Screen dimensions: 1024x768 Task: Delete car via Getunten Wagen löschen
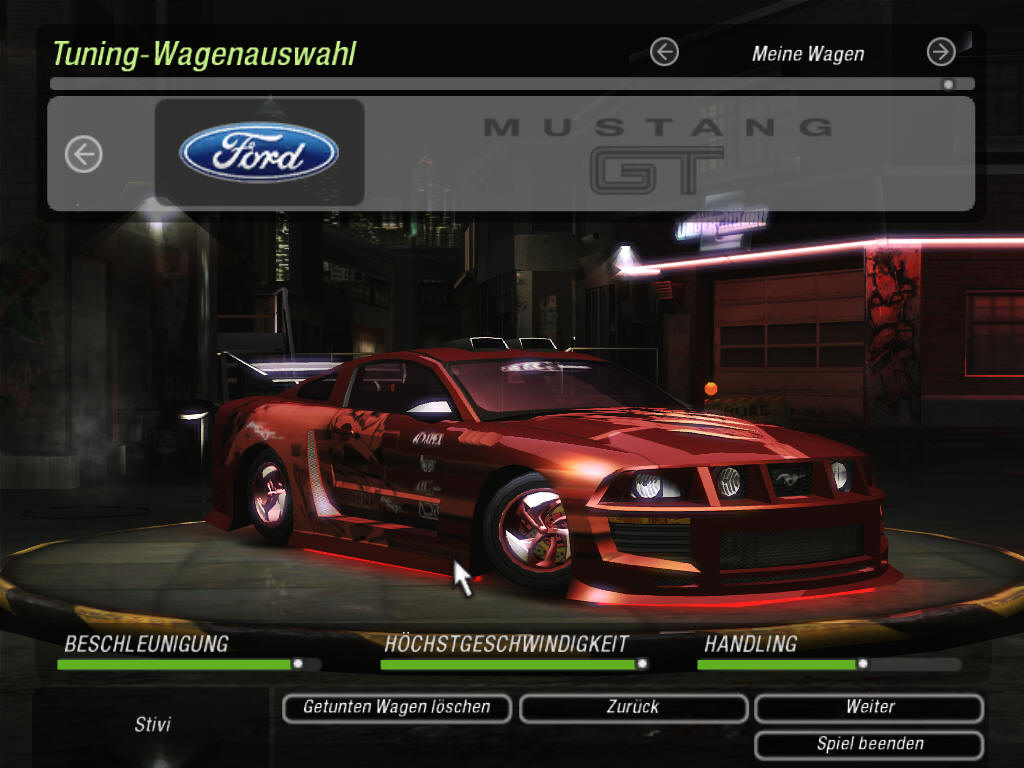[x=397, y=708]
